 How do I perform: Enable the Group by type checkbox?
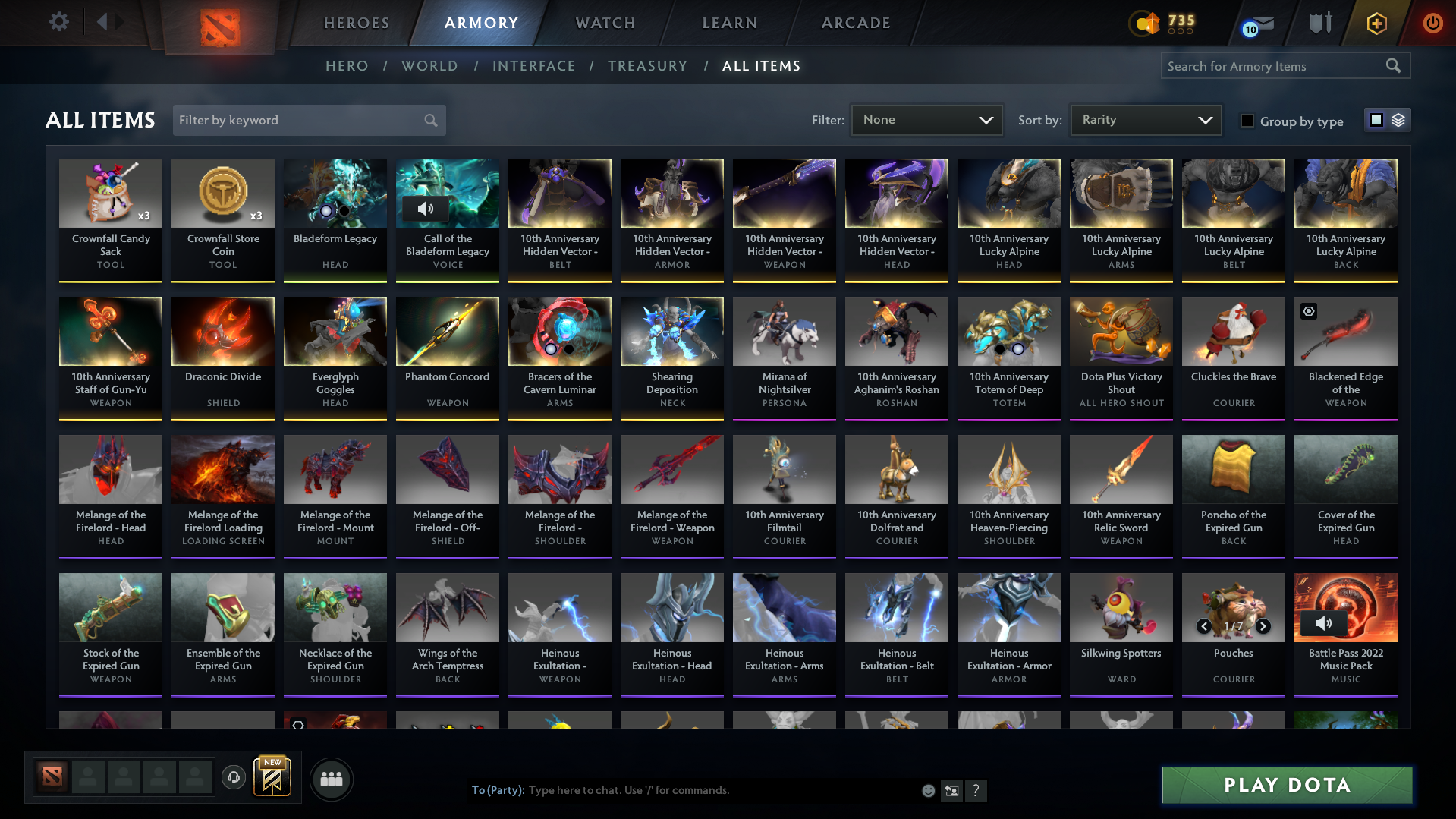coord(1247,121)
